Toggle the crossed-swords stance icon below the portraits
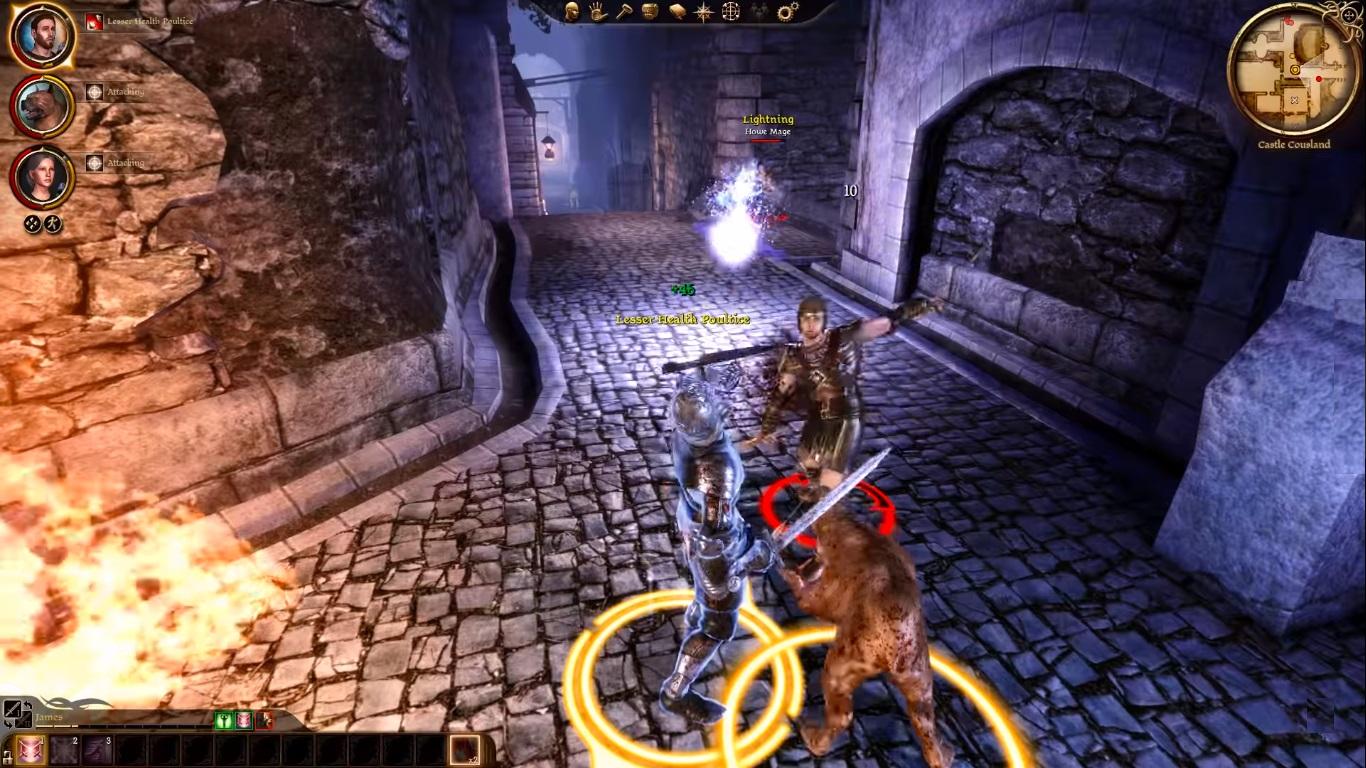 (x=30, y=222)
